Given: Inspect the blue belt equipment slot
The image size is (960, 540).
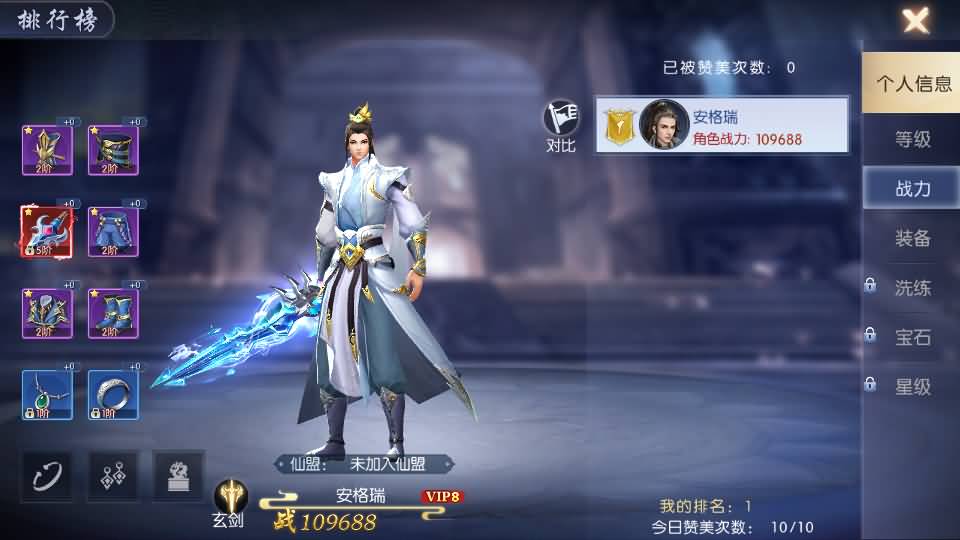Looking at the screenshot, I should (x=113, y=150).
